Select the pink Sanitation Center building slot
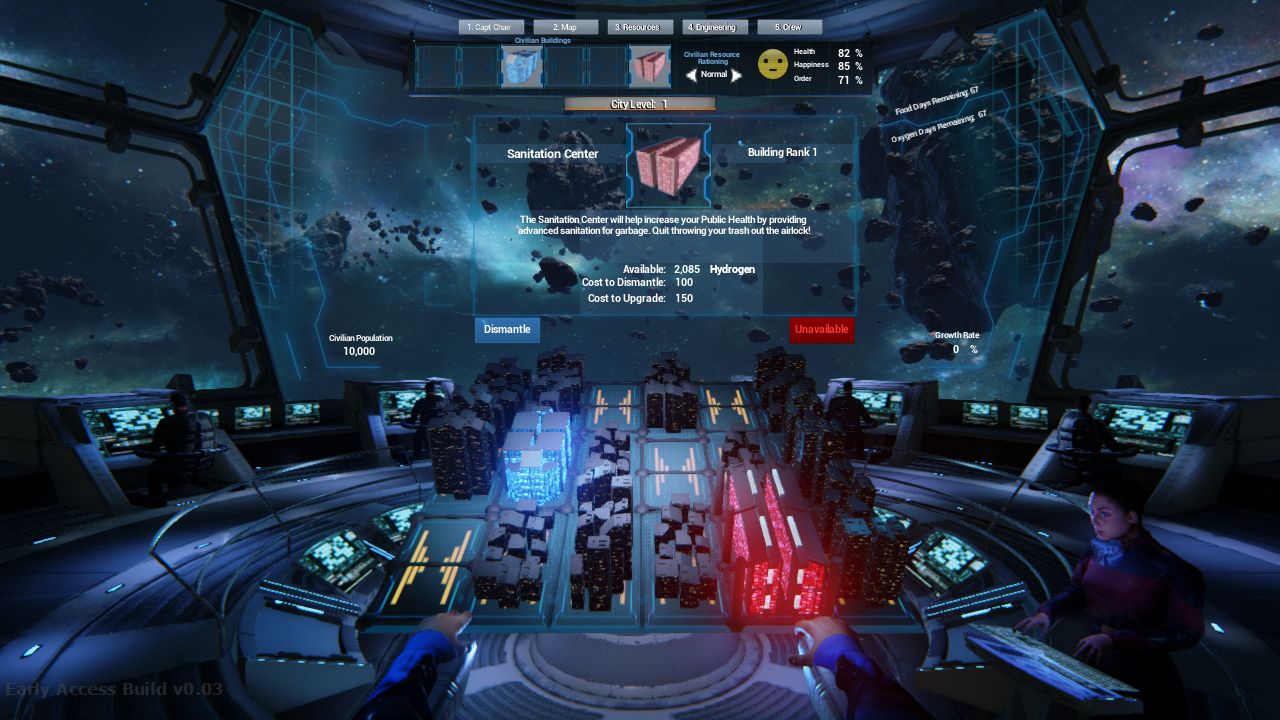 coord(649,67)
